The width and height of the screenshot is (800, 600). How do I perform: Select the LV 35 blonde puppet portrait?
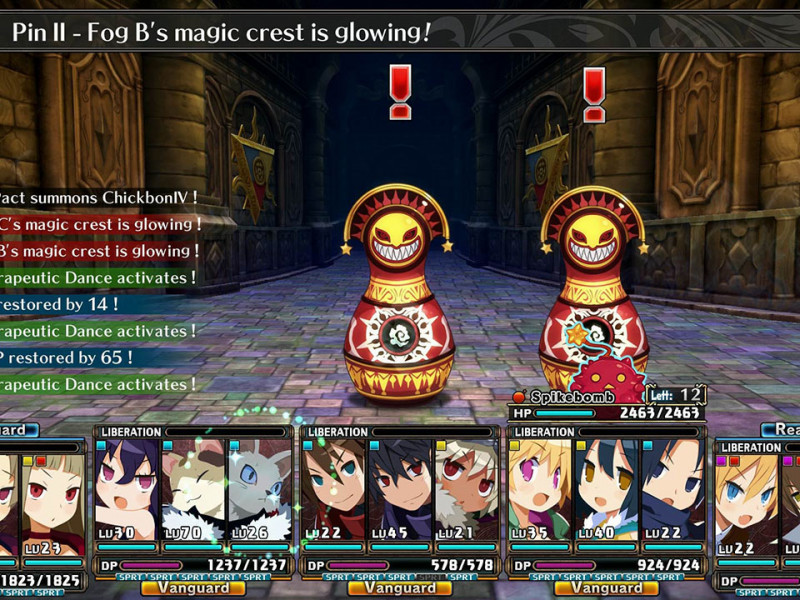coord(540,490)
